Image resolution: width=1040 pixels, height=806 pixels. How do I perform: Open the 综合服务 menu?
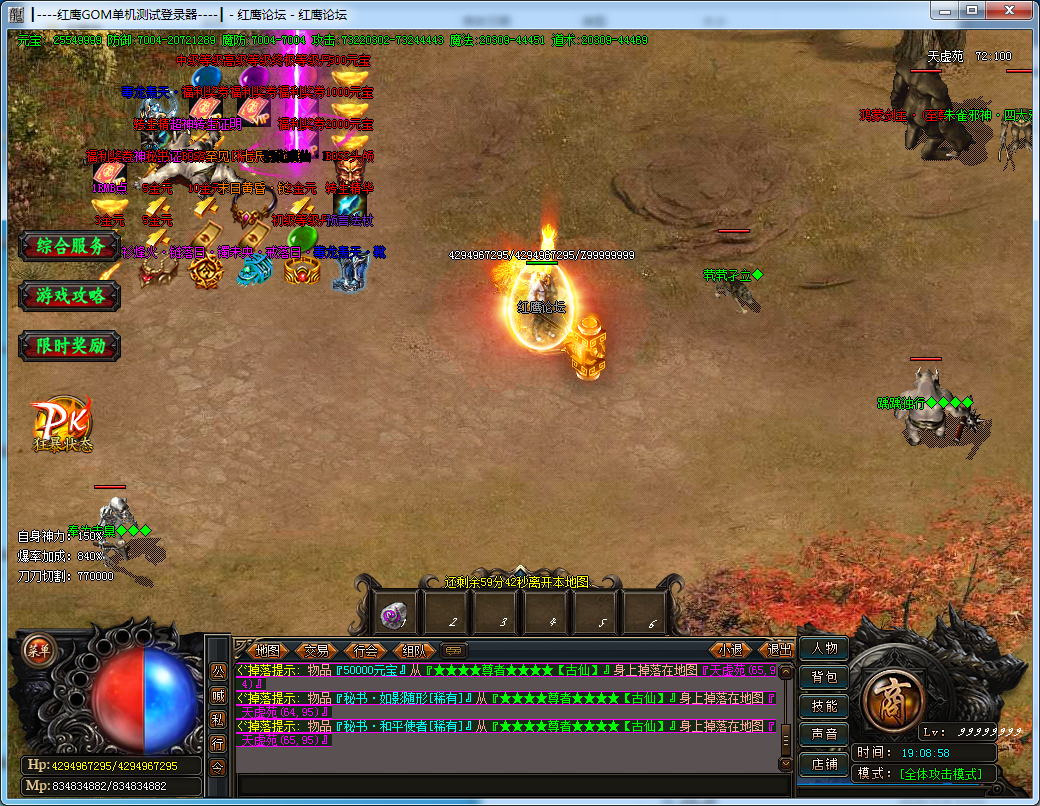[69, 245]
